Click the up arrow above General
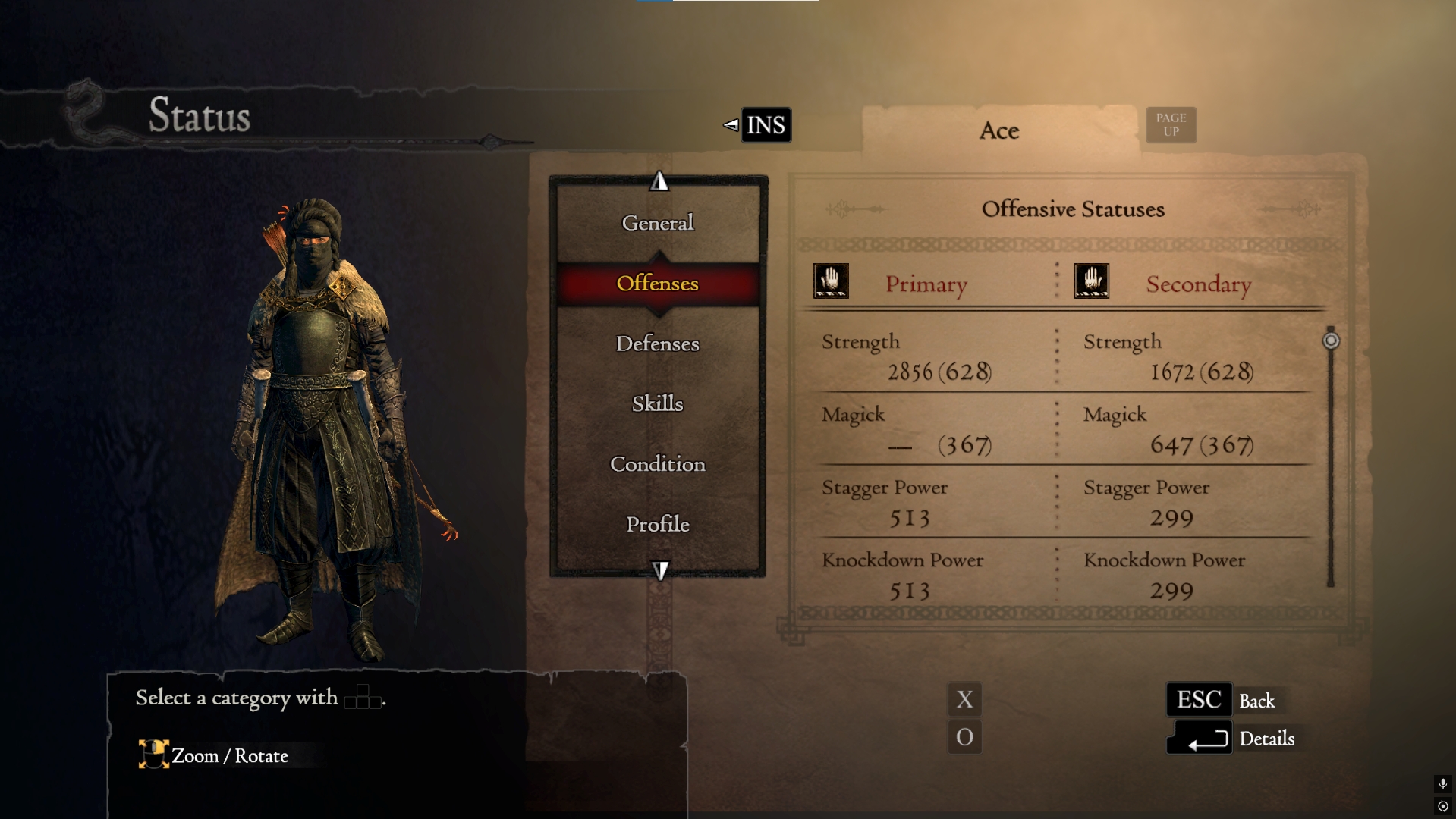Viewport: 1456px width, 819px height. [x=659, y=181]
